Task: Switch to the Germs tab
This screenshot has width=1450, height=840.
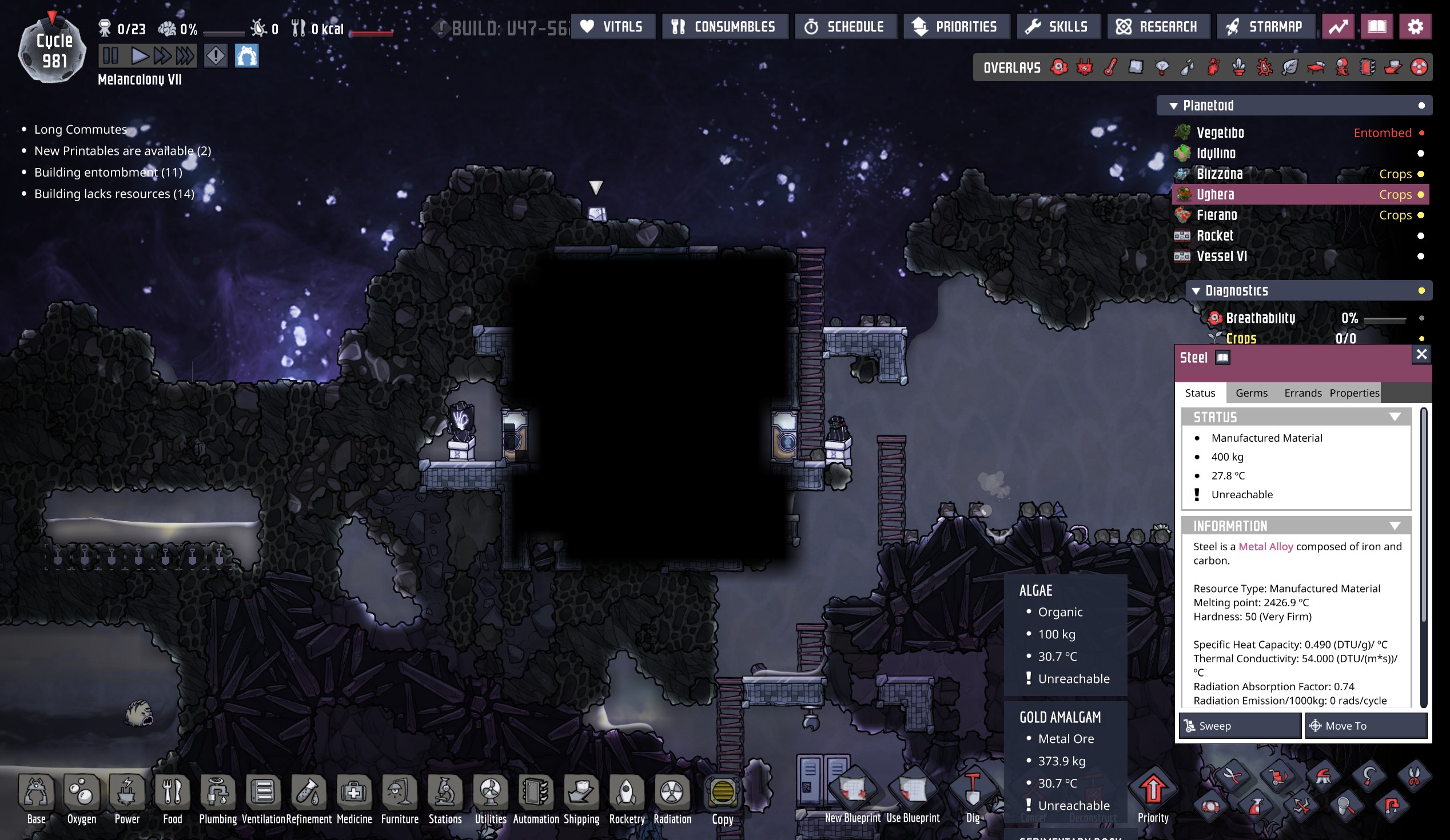Action: point(1252,393)
